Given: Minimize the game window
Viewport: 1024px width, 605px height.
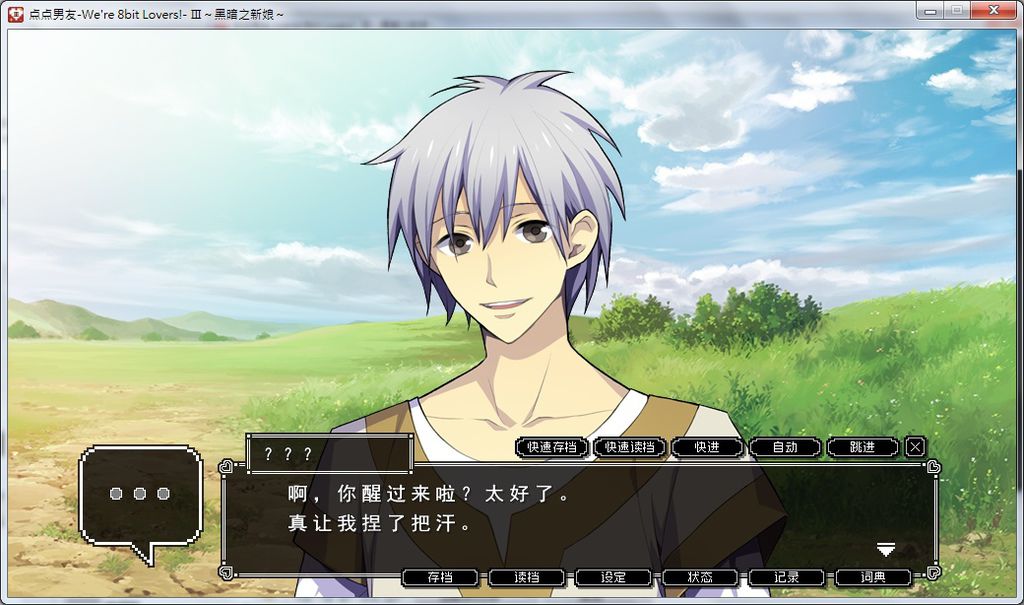Looking at the screenshot, I should [932, 10].
